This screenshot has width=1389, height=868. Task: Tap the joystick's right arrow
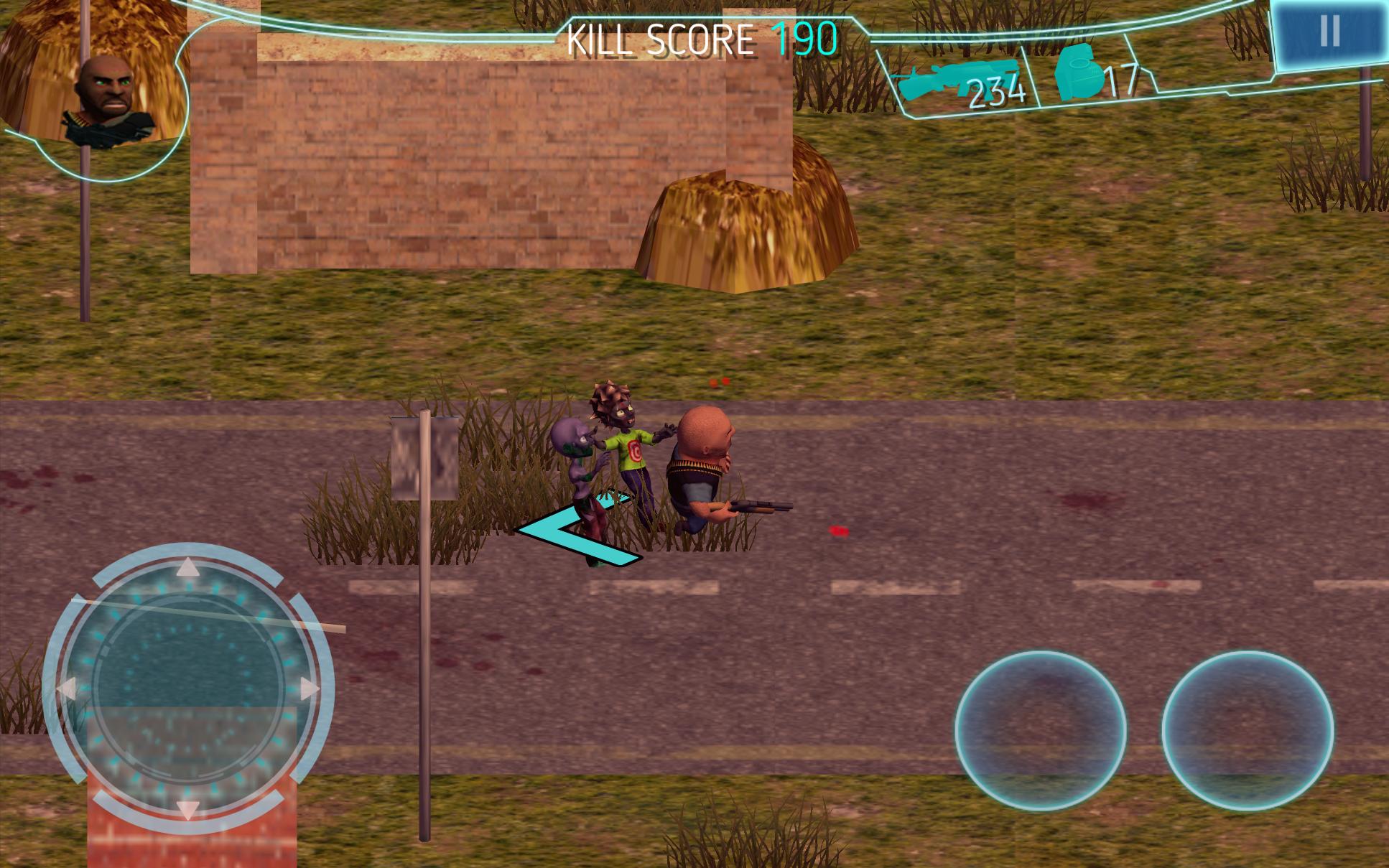[x=309, y=690]
